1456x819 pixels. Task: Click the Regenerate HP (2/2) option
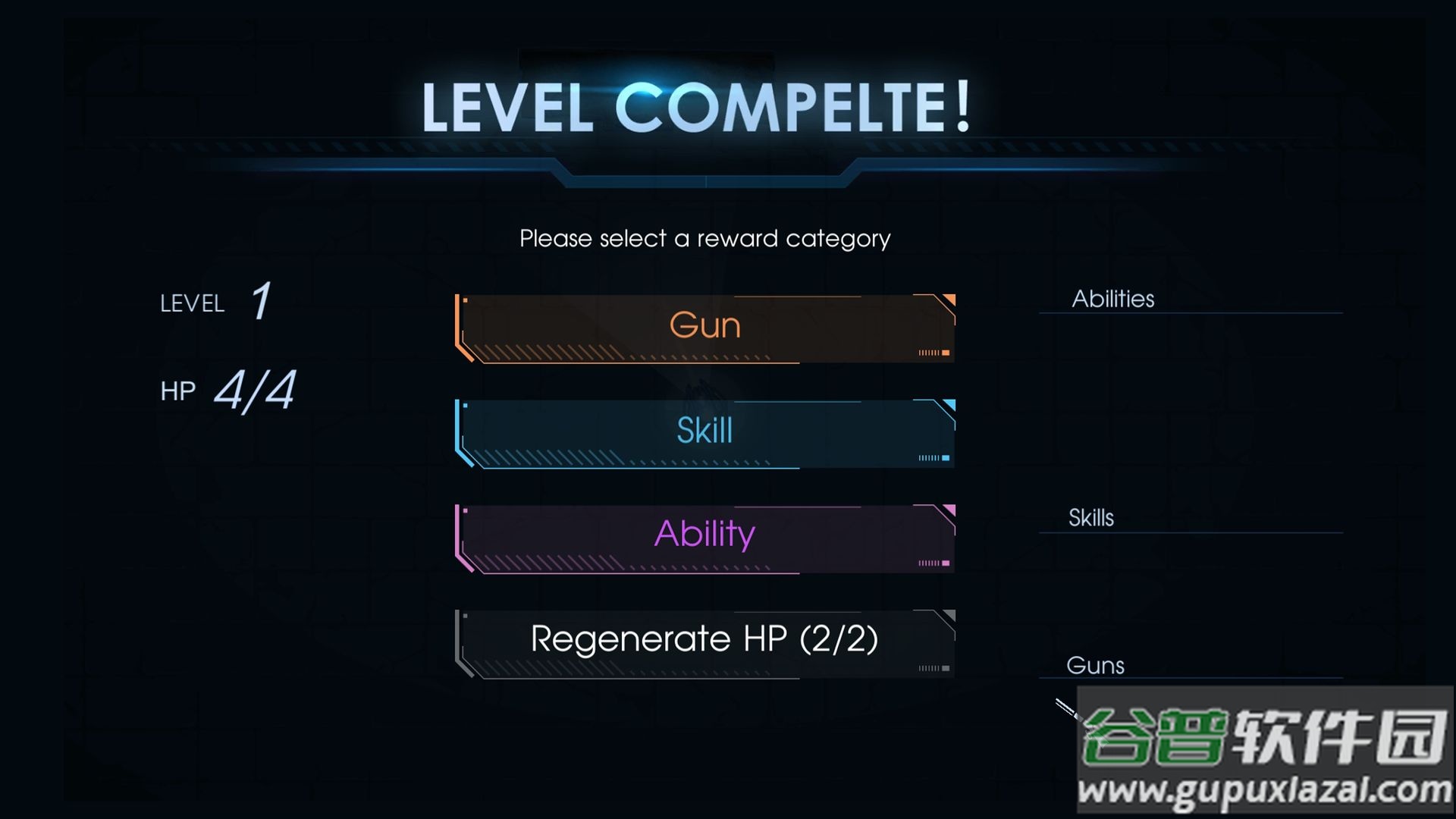(x=704, y=642)
